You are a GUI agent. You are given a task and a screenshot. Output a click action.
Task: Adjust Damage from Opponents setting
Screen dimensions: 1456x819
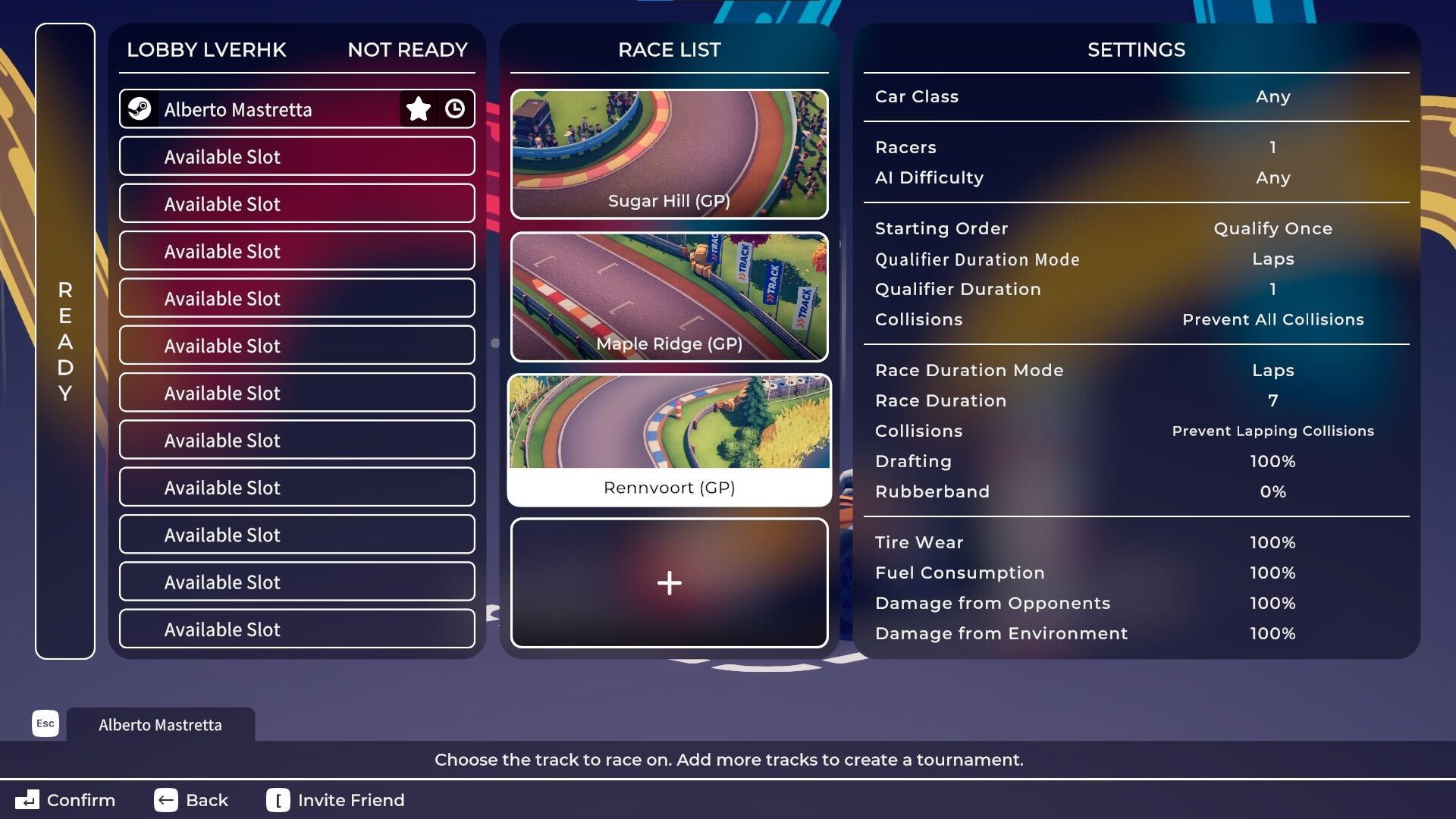pos(1136,603)
